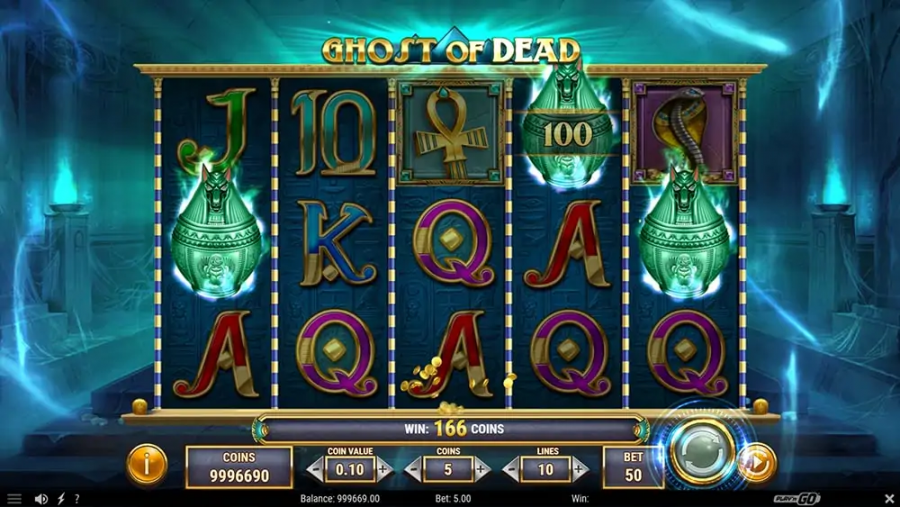
Task: Open the help question mark
Action: 77,498
